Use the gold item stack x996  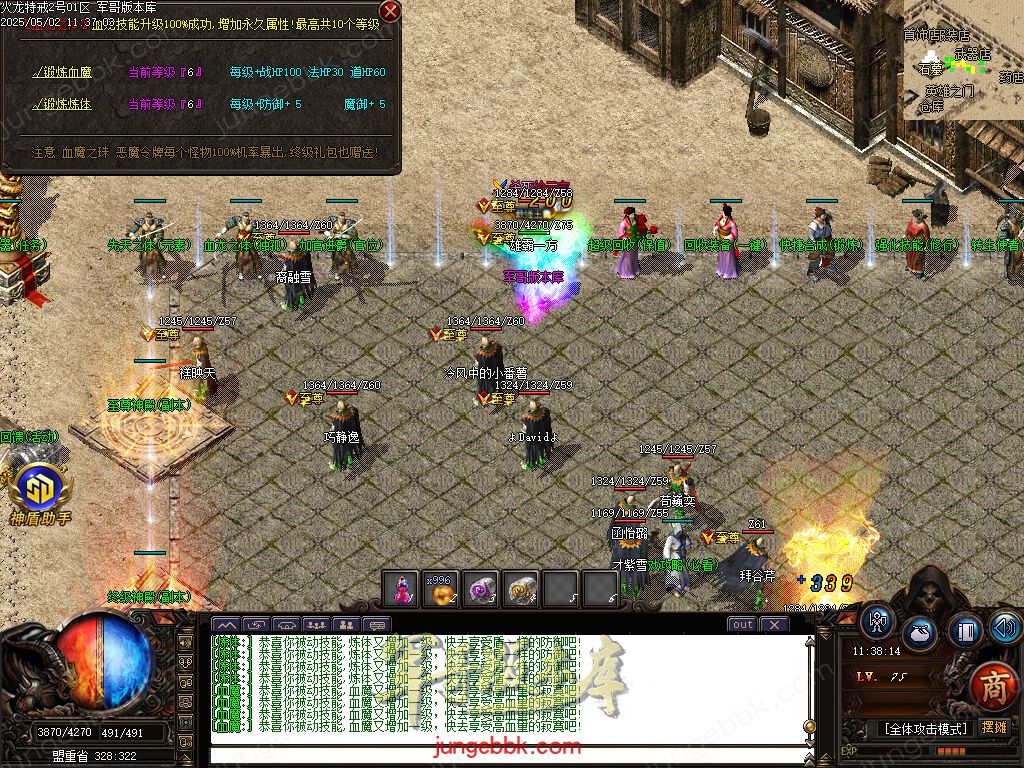click(441, 590)
